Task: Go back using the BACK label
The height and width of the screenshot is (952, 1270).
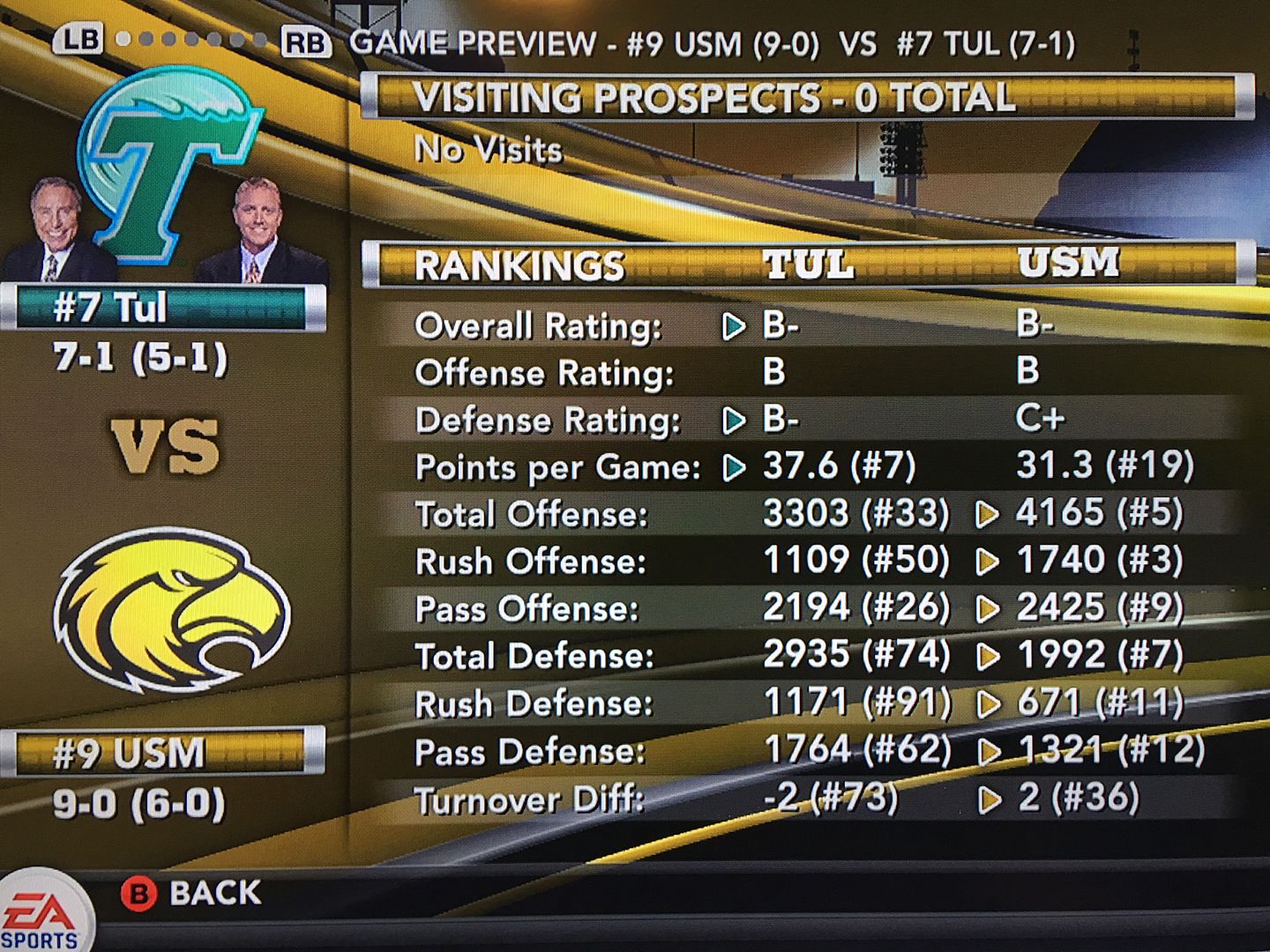Action: pos(214,893)
